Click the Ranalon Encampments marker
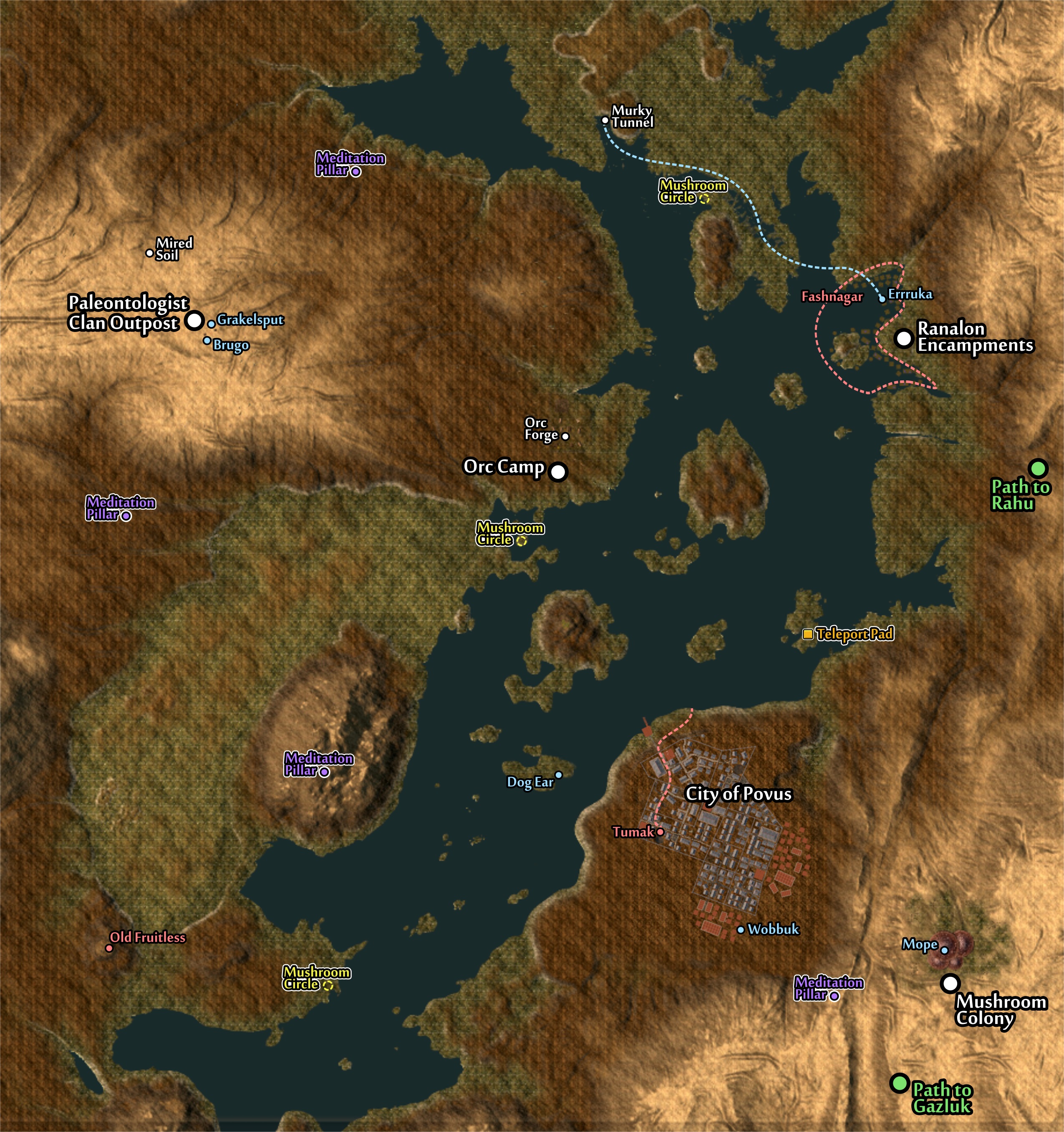Viewport: 1064px width, 1132px height. coord(903,338)
